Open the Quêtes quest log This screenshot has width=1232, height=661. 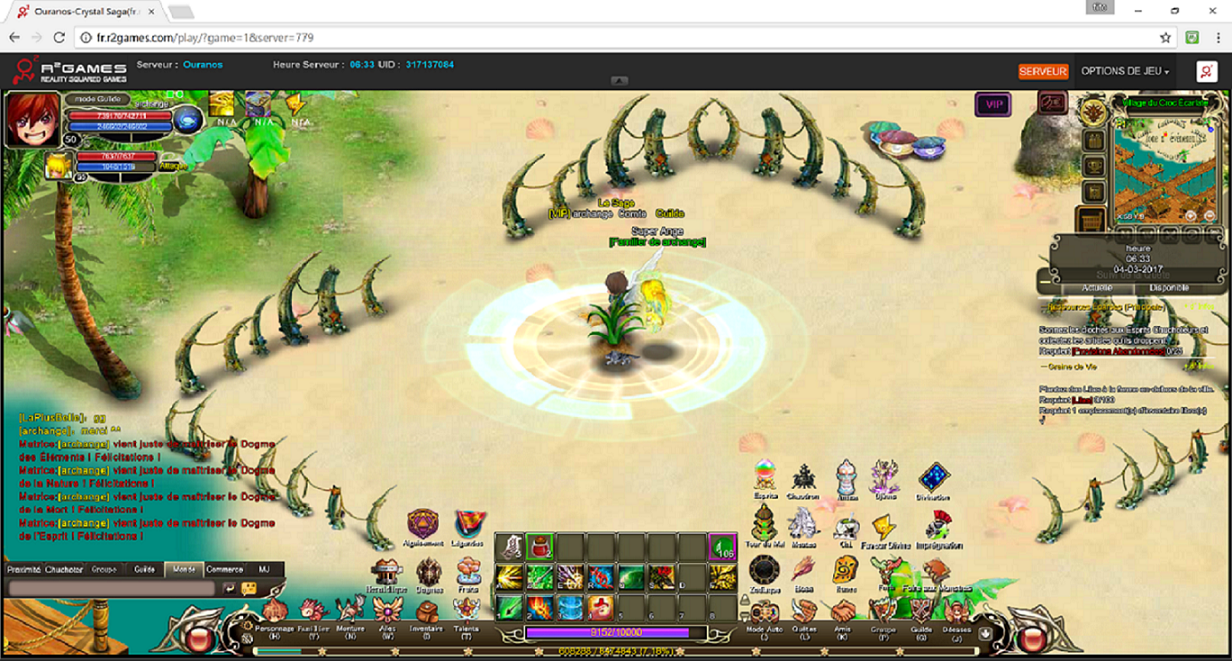coord(804,614)
